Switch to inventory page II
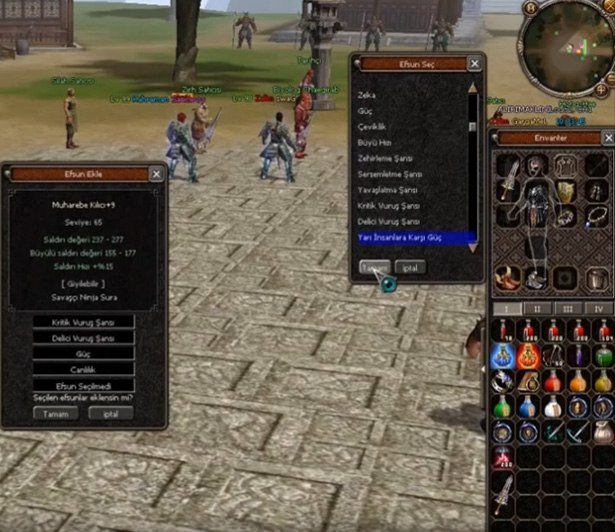This screenshot has height=532, width=615. (x=536, y=309)
